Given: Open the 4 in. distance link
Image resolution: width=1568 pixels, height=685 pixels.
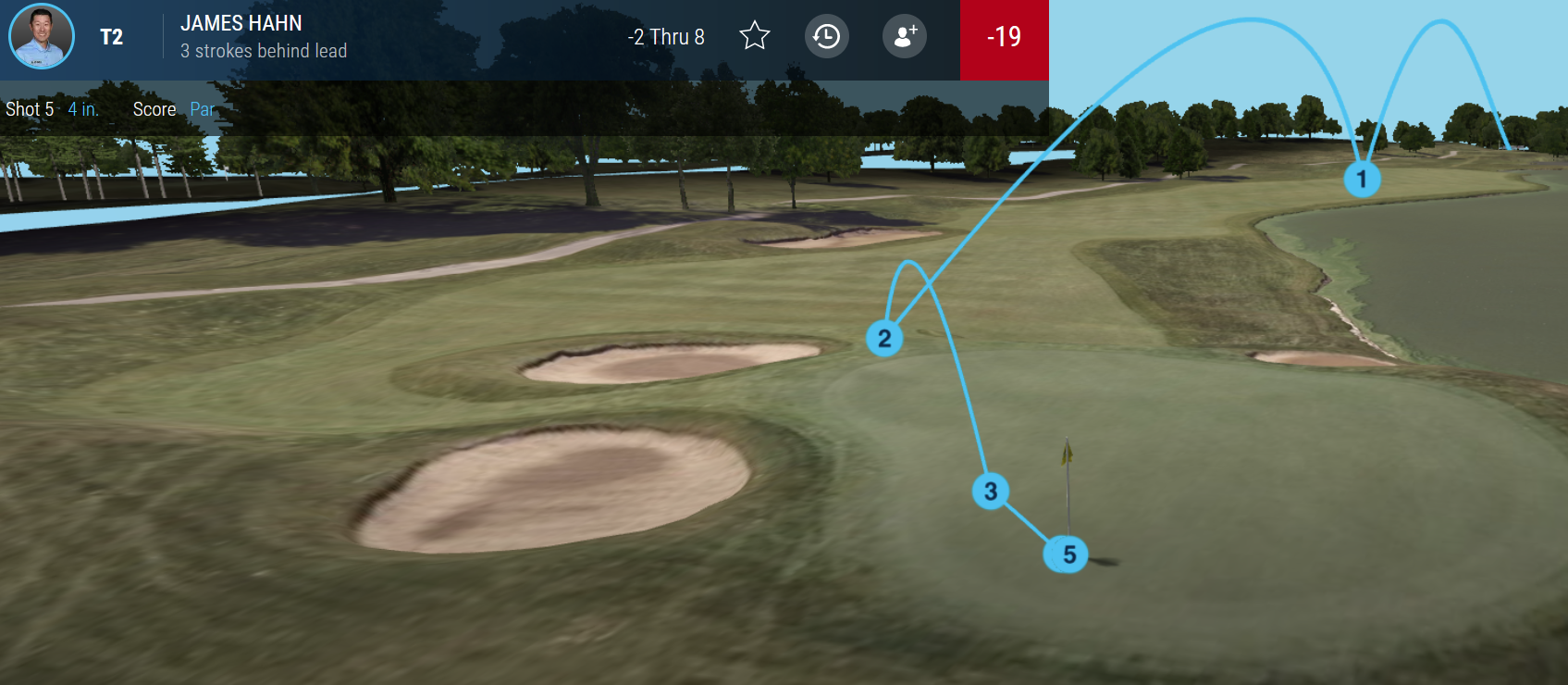Looking at the screenshot, I should click(x=81, y=109).
